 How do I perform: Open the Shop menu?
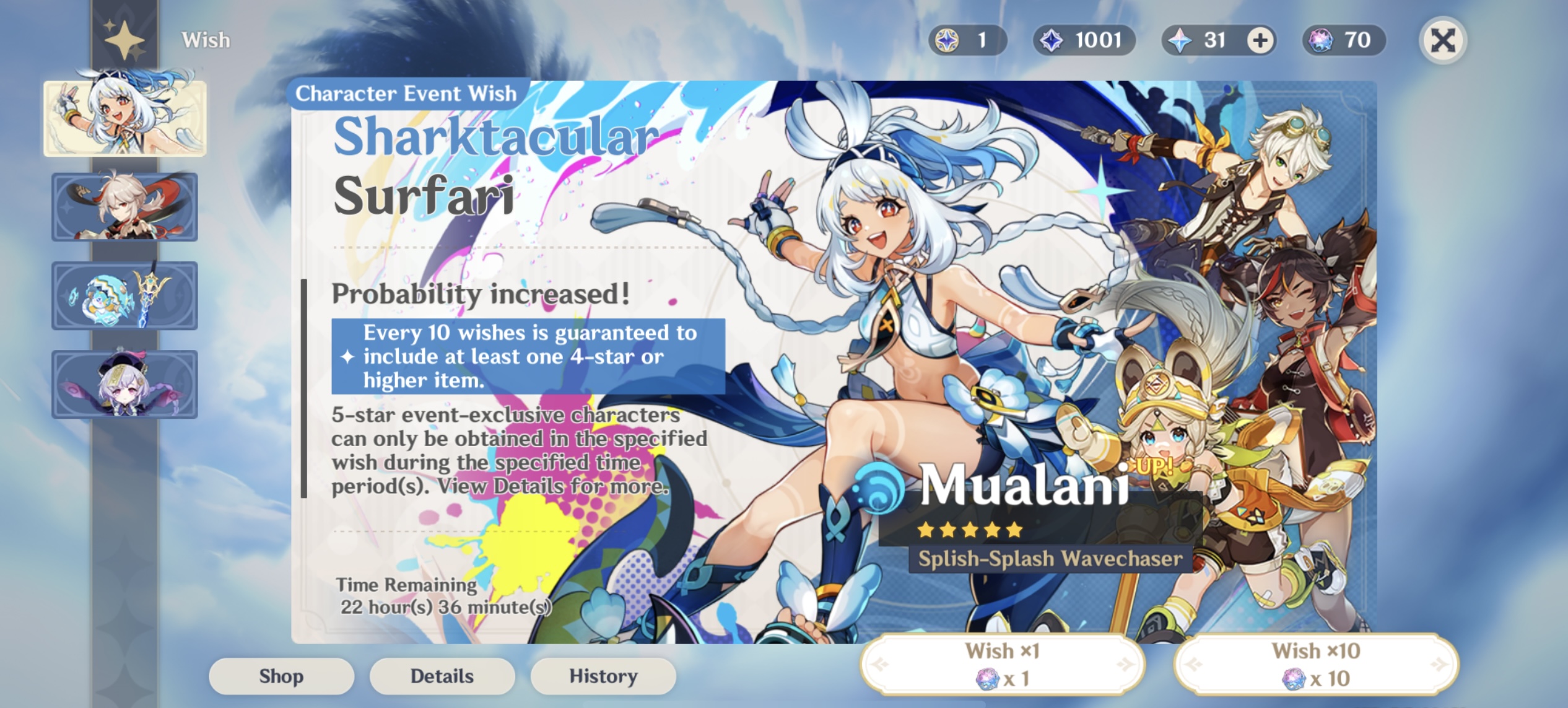click(282, 676)
